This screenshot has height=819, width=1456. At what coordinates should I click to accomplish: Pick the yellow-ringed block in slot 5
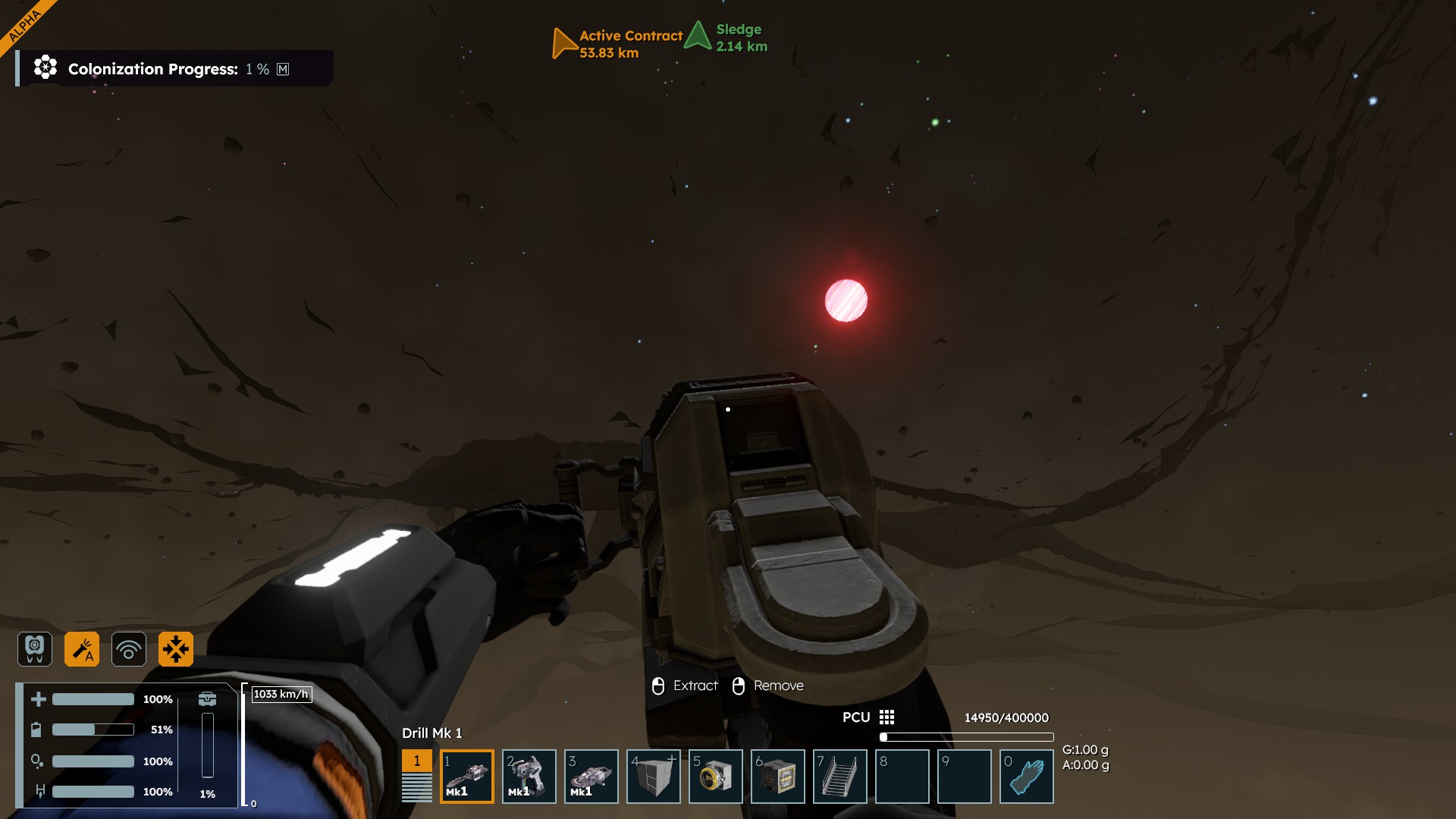(715, 776)
